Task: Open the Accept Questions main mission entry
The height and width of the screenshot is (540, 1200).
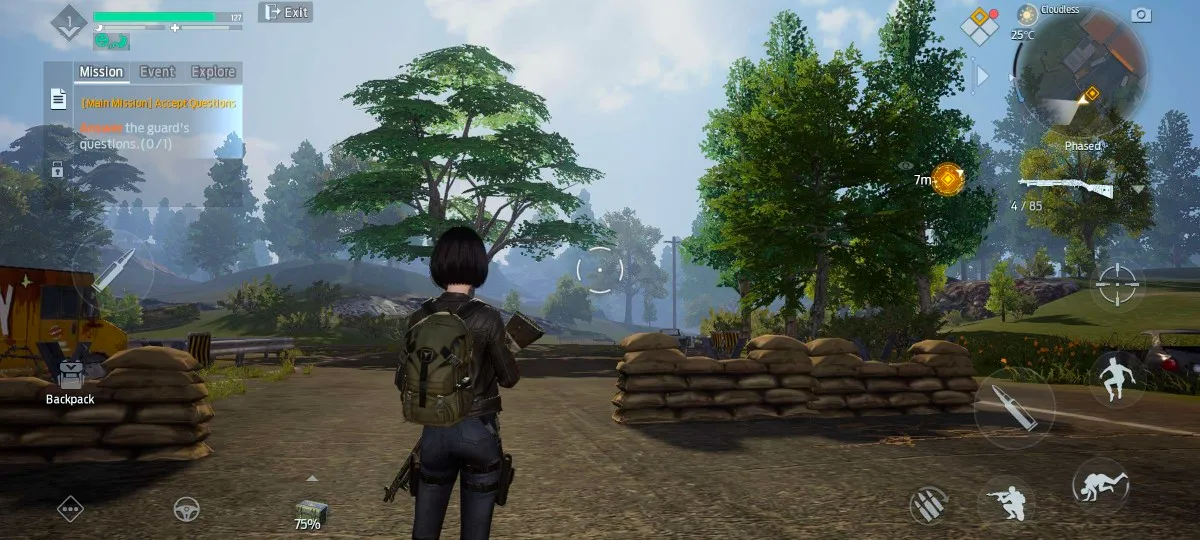Action: click(x=160, y=103)
